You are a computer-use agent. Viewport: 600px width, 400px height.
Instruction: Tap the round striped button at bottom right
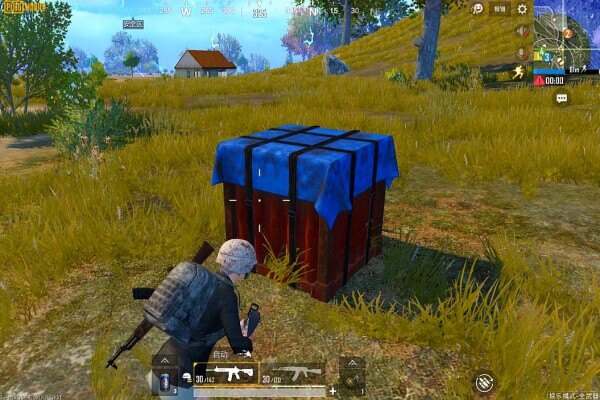point(485,381)
